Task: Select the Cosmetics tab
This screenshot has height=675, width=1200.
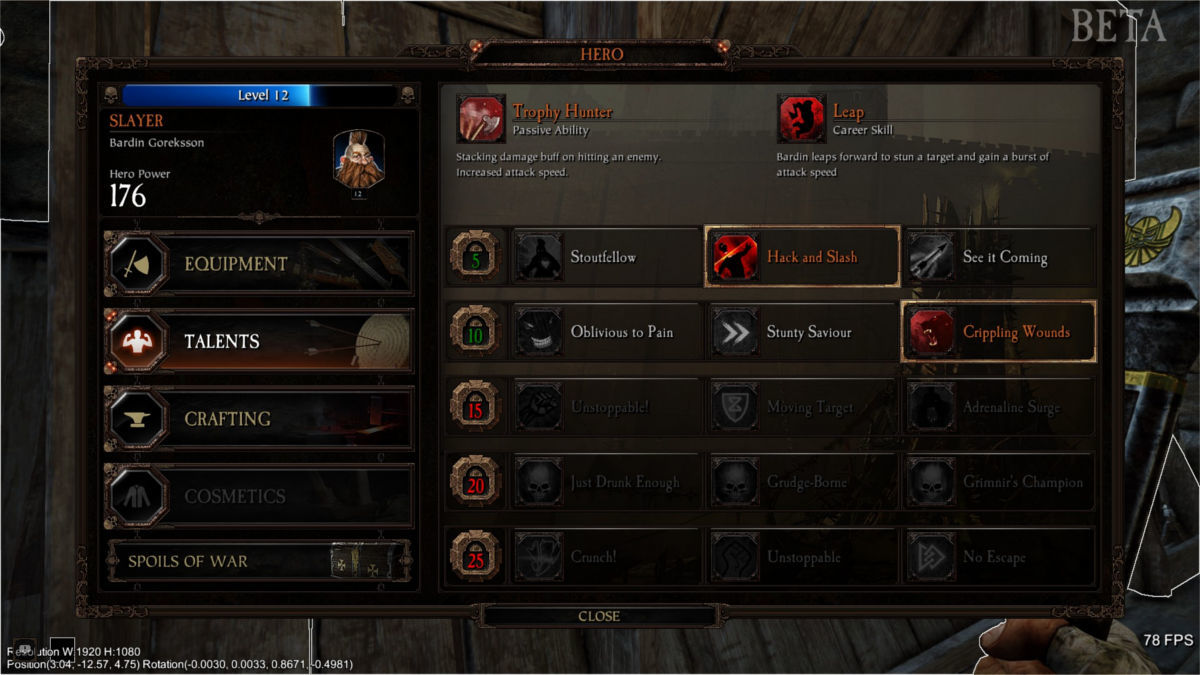Action: [258, 496]
